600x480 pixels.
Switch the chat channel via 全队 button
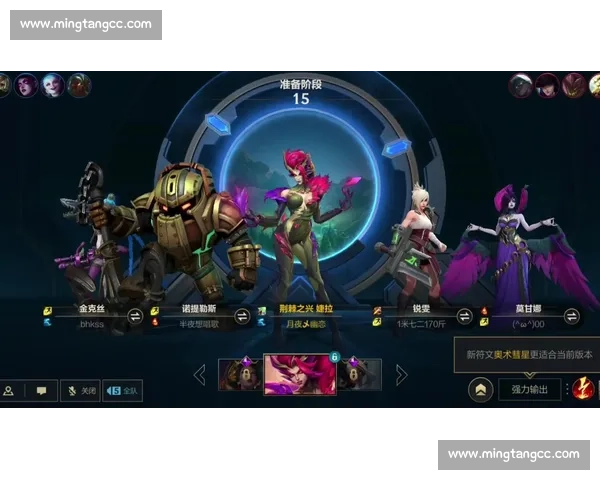[122, 391]
